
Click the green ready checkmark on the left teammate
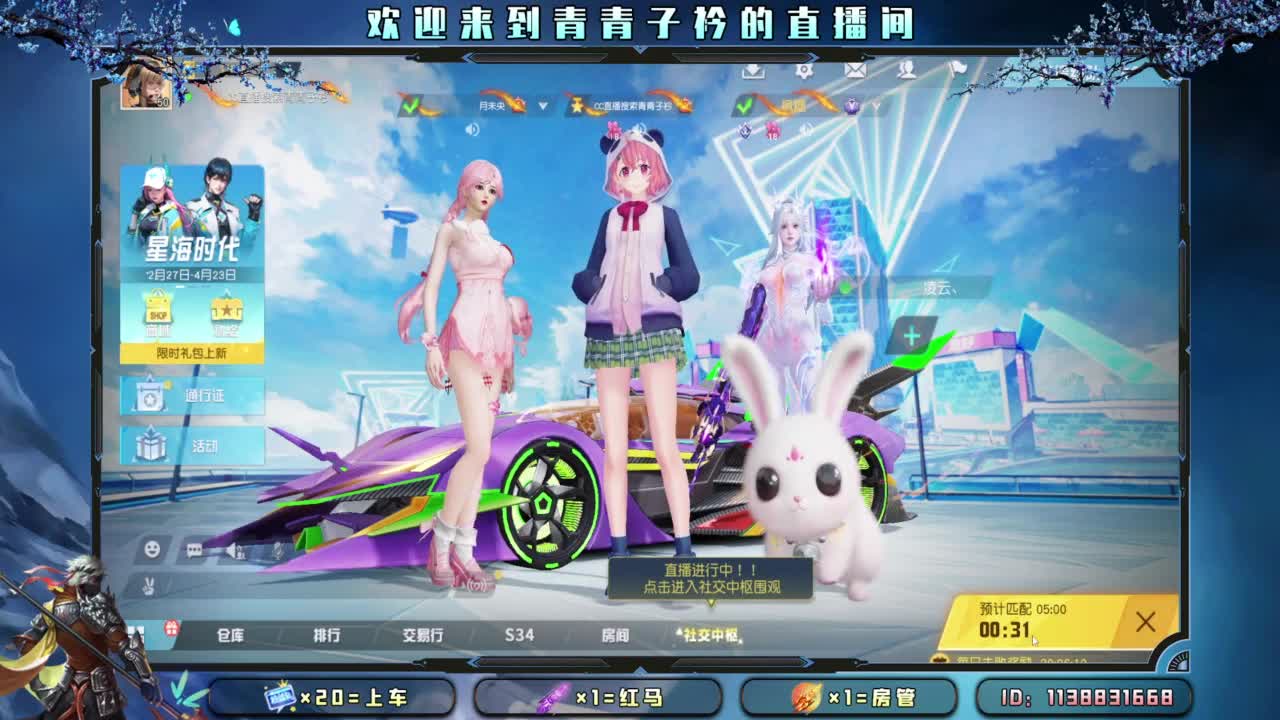point(411,106)
